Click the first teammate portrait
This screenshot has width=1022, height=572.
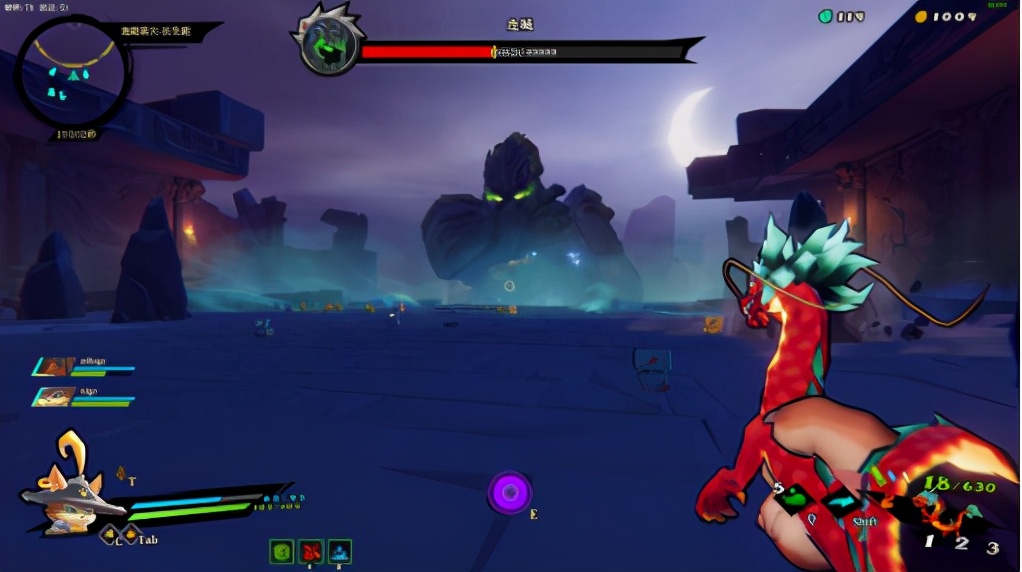[54, 367]
